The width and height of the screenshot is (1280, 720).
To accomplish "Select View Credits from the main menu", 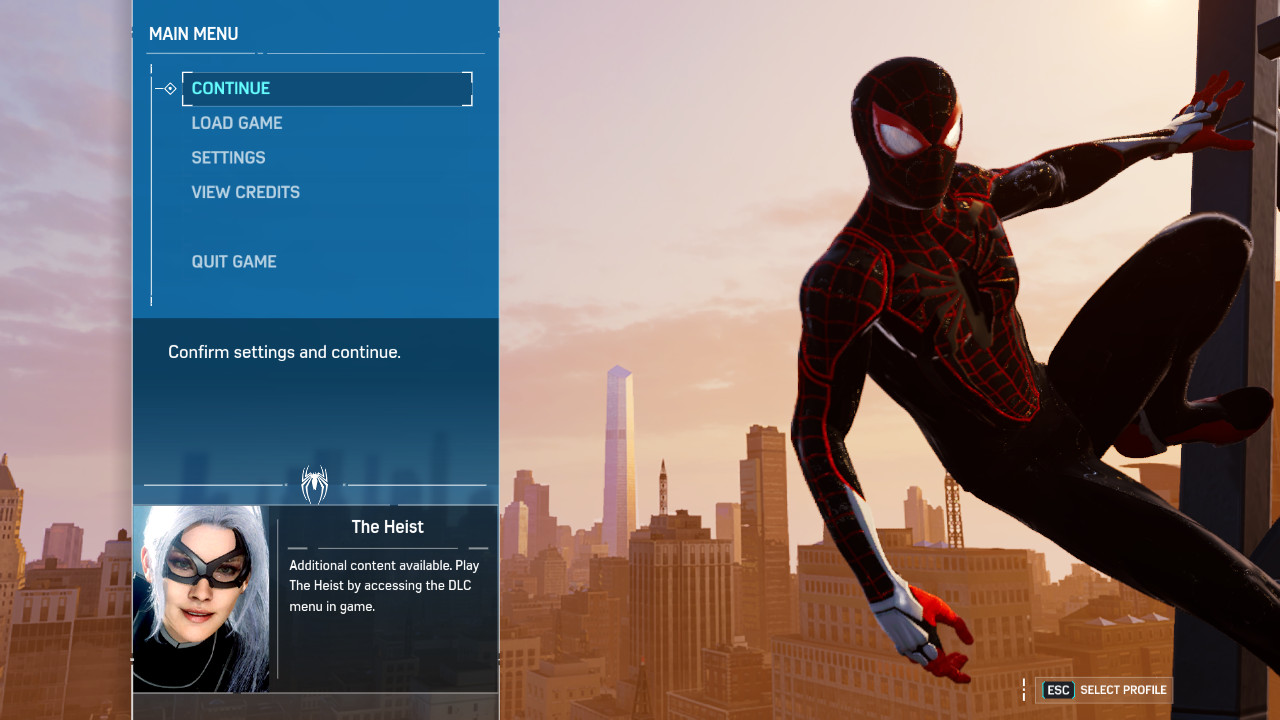I will point(245,192).
